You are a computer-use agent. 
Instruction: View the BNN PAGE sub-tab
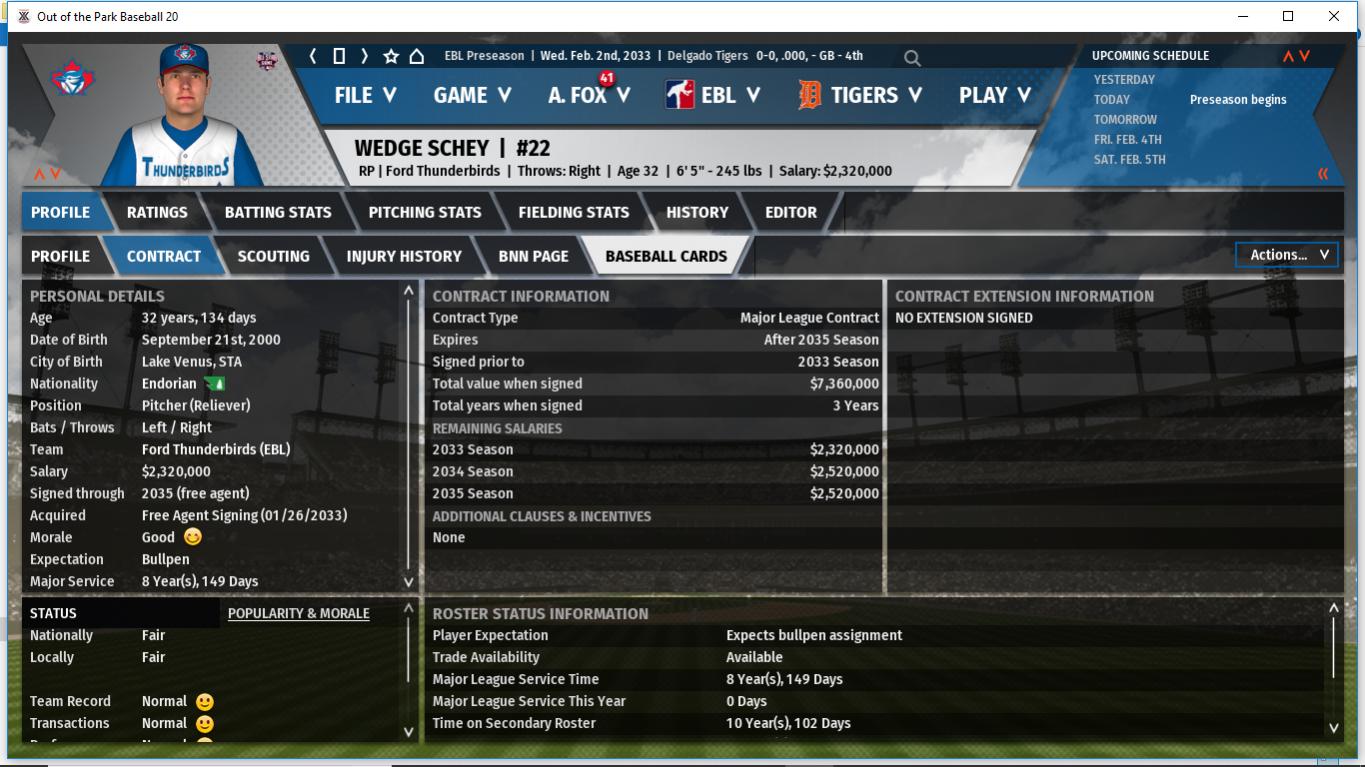tap(533, 256)
